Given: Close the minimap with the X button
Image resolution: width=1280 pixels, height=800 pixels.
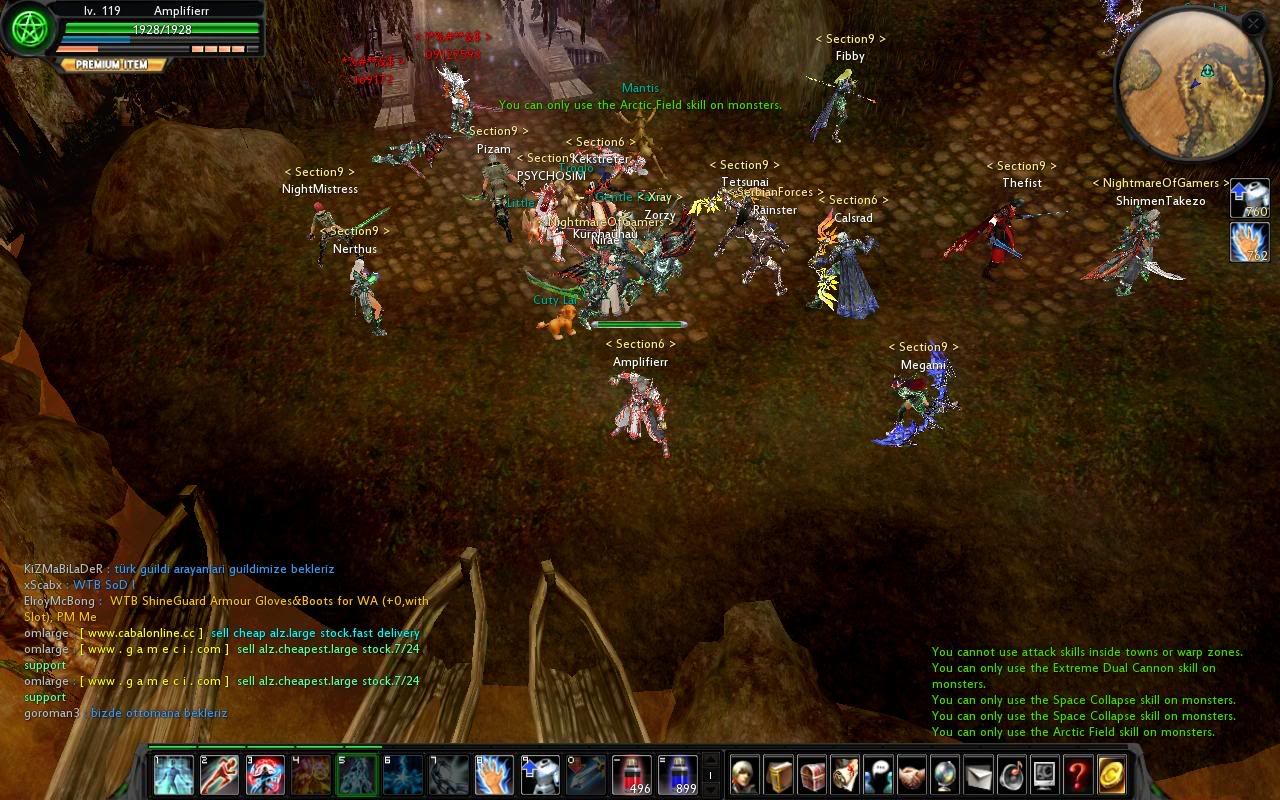Looking at the screenshot, I should (1253, 23).
